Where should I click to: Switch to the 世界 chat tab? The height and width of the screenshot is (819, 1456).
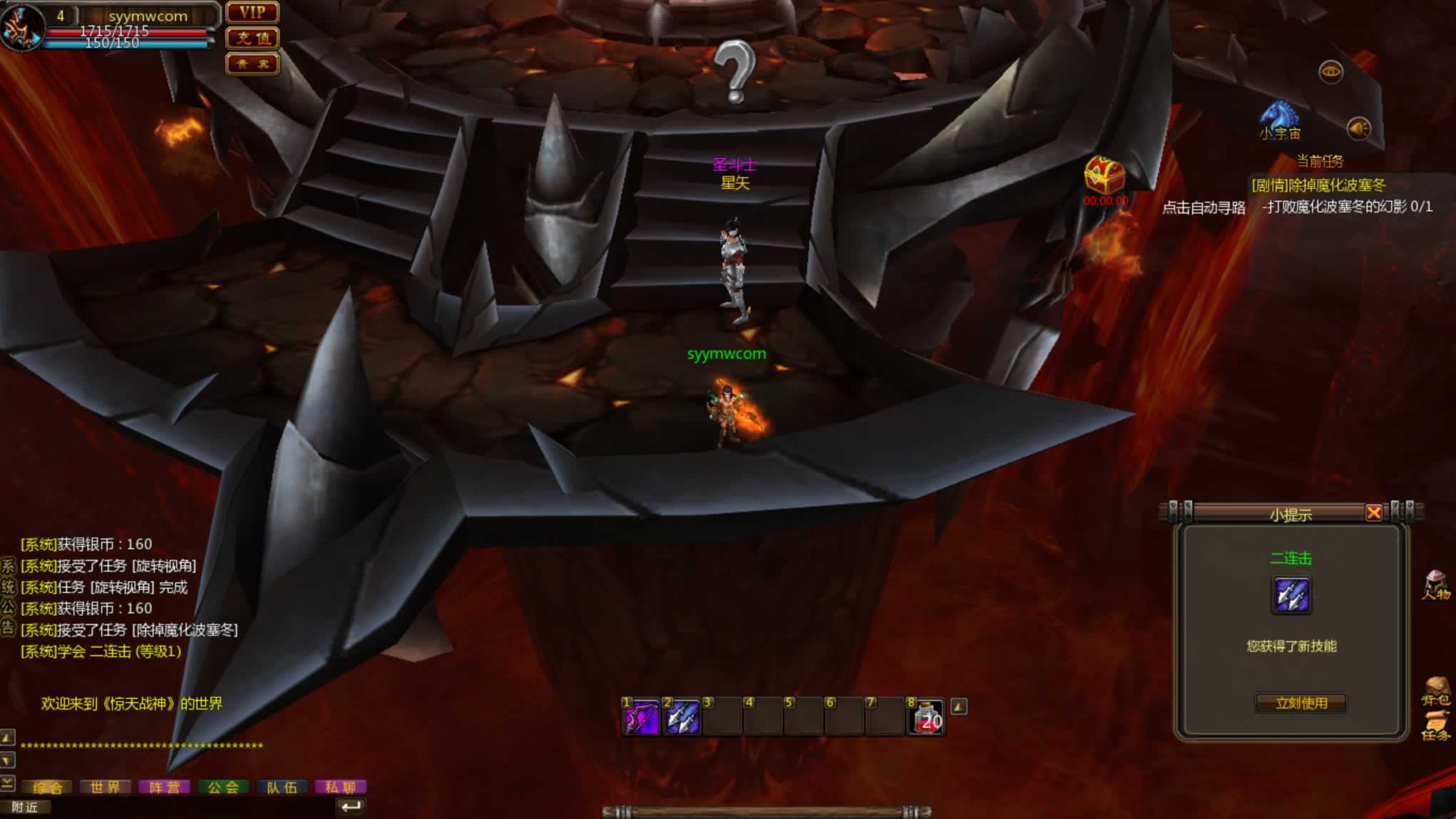pyautogui.click(x=105, y=787)
